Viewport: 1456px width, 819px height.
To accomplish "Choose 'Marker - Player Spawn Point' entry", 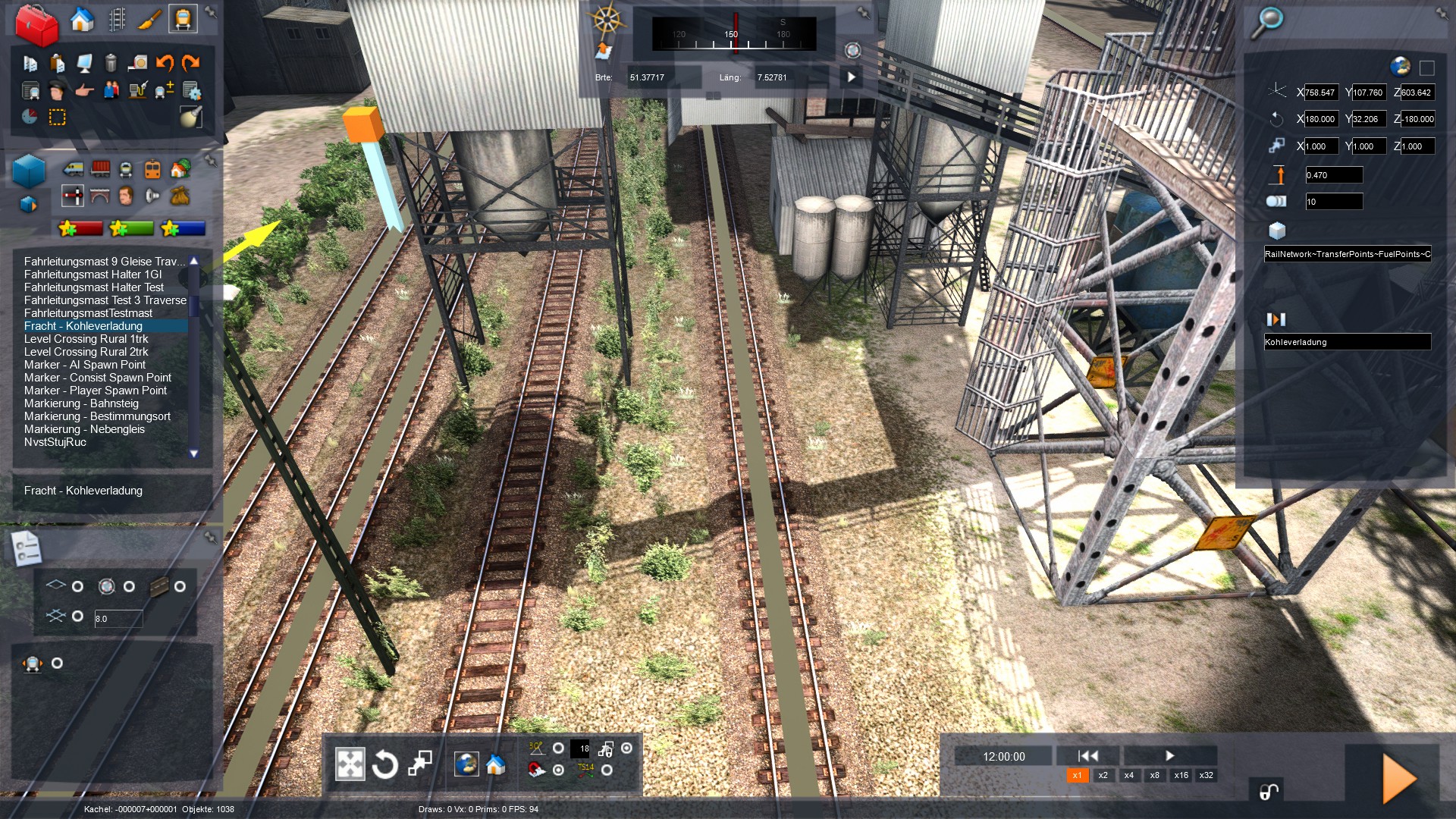I will 95,391.
